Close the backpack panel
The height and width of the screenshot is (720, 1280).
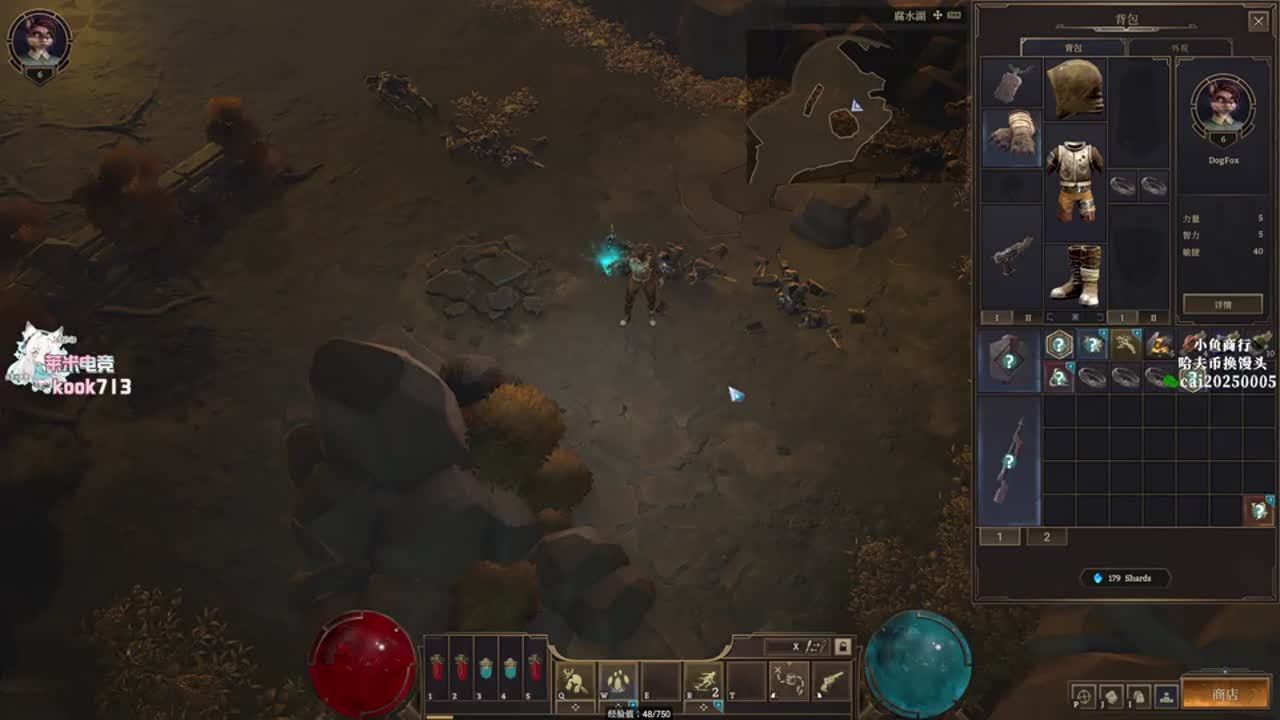1258,20
